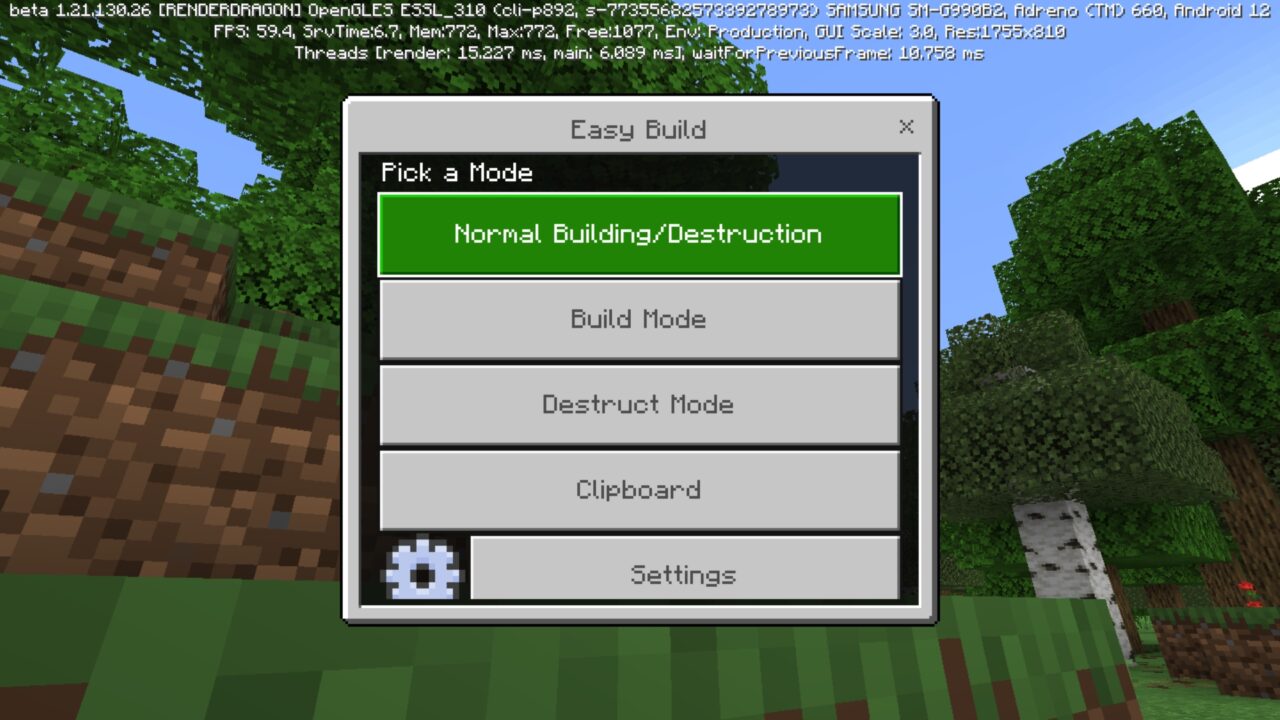Open Settings from the mode picker
This screenshot has width=1280, height=720.
[683, 573]
